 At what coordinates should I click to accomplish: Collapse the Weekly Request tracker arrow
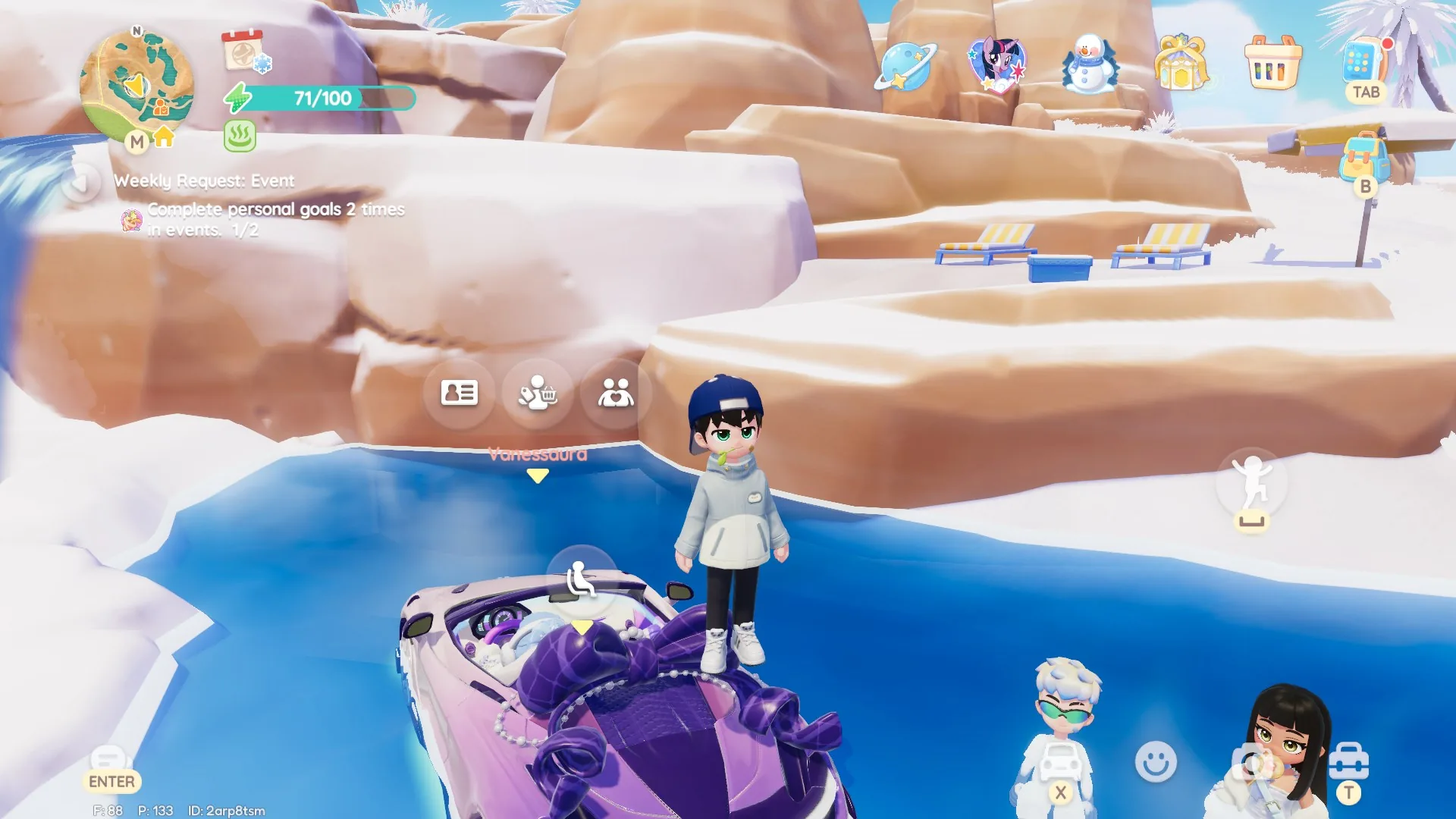click(x=81, y=183)
